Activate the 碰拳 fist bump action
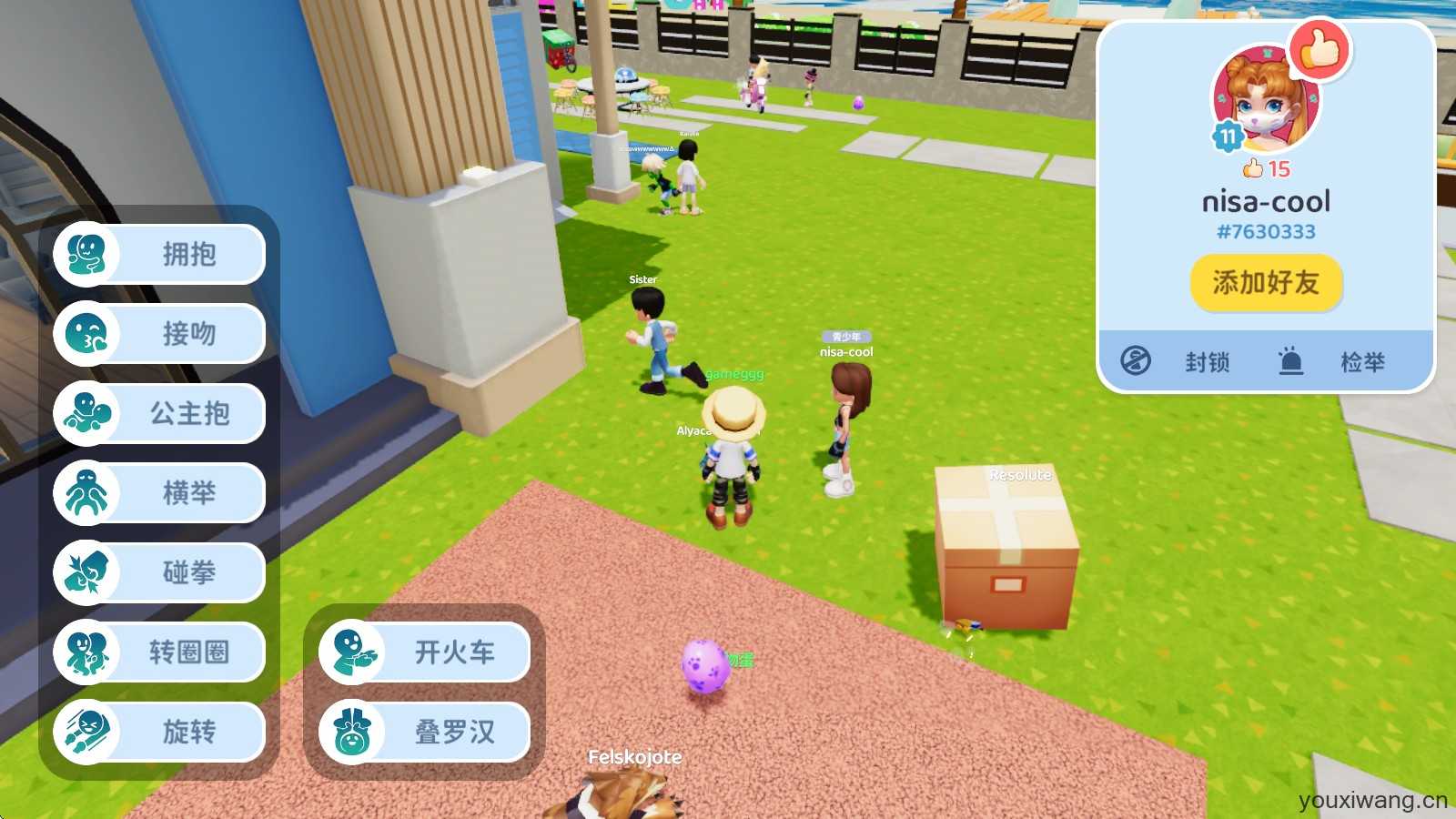 point(160,573)
